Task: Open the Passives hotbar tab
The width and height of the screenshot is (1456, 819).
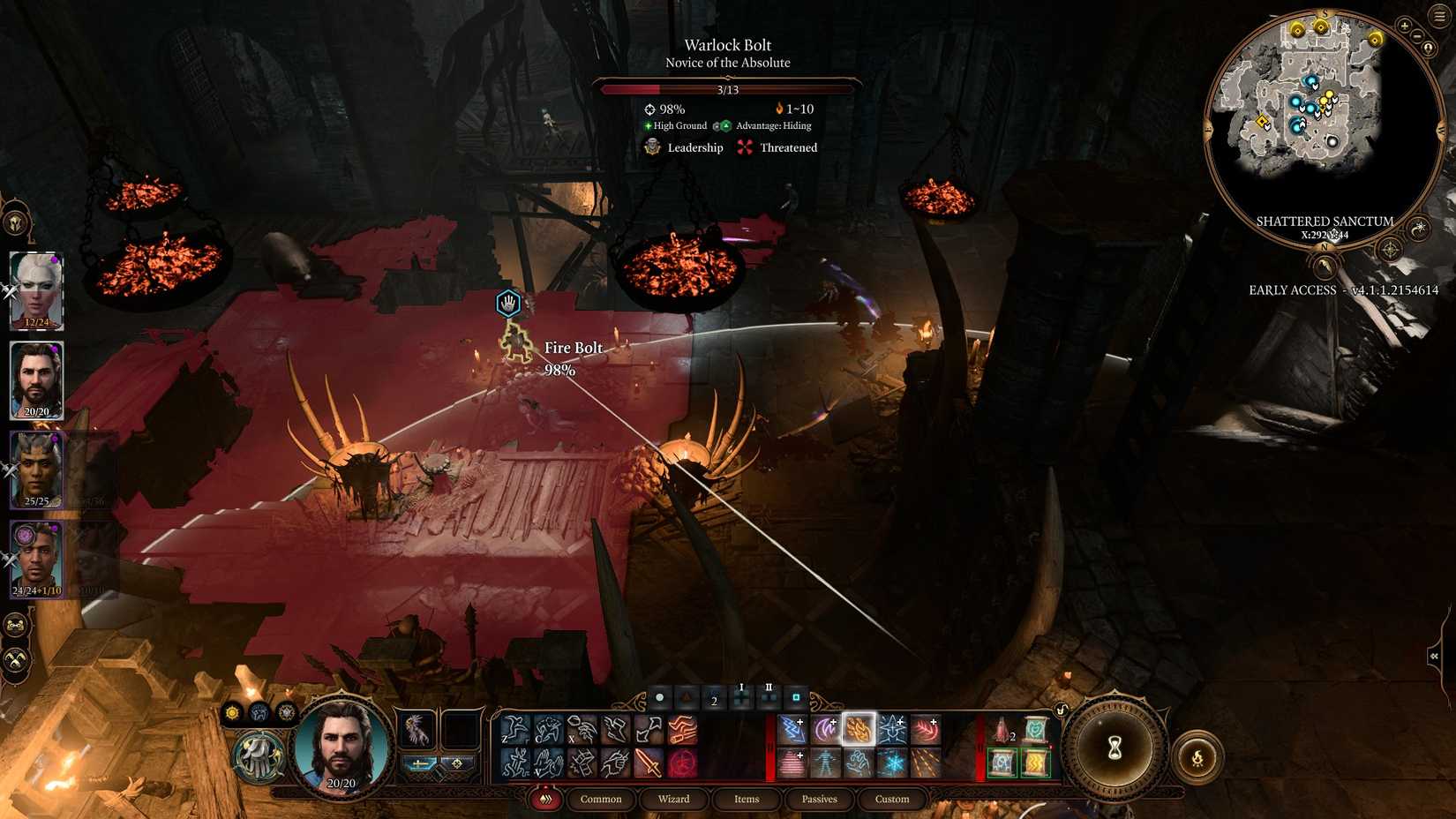Action: tap(819, 799)
